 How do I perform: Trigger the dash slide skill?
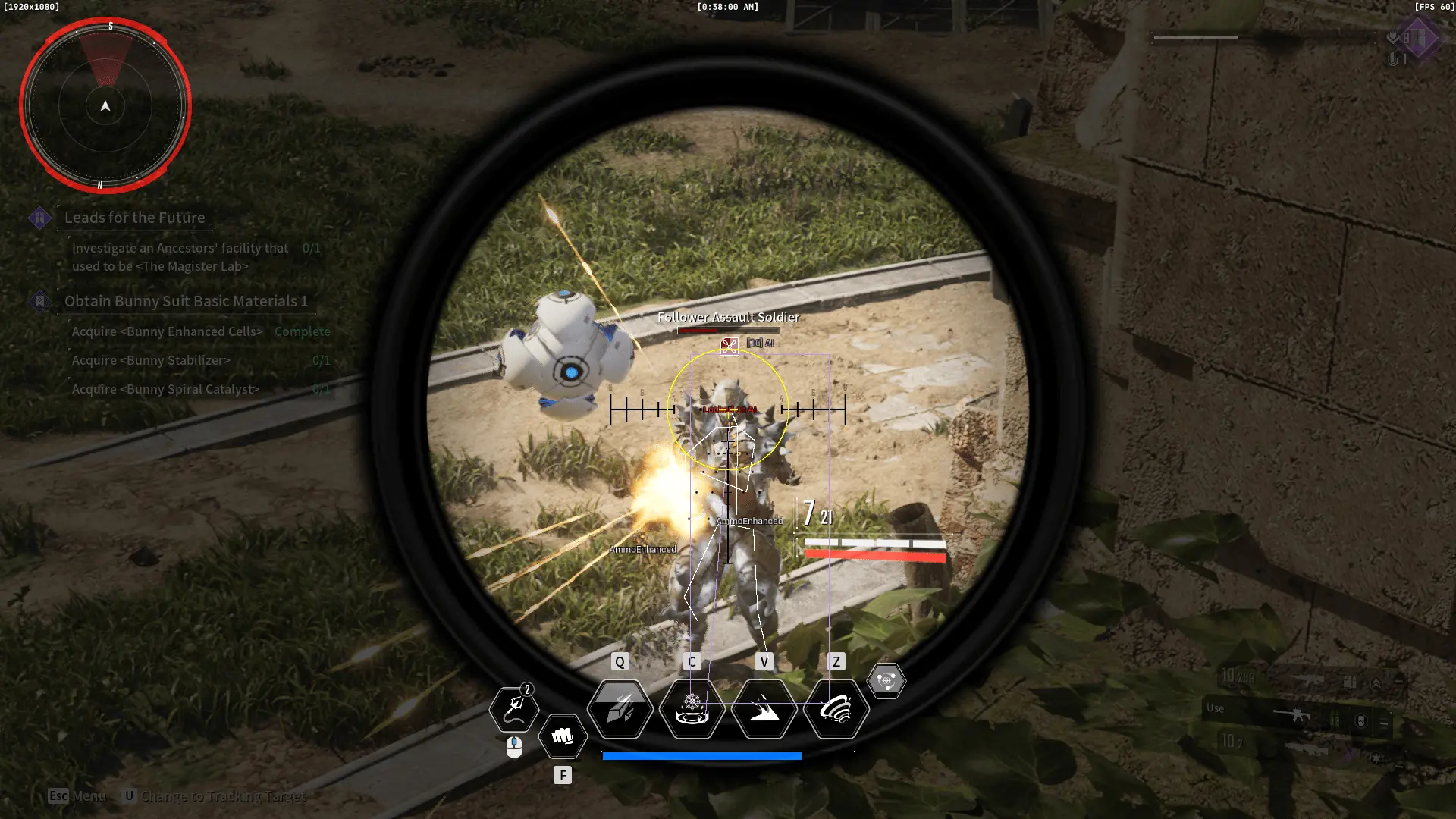coord(764,709)
